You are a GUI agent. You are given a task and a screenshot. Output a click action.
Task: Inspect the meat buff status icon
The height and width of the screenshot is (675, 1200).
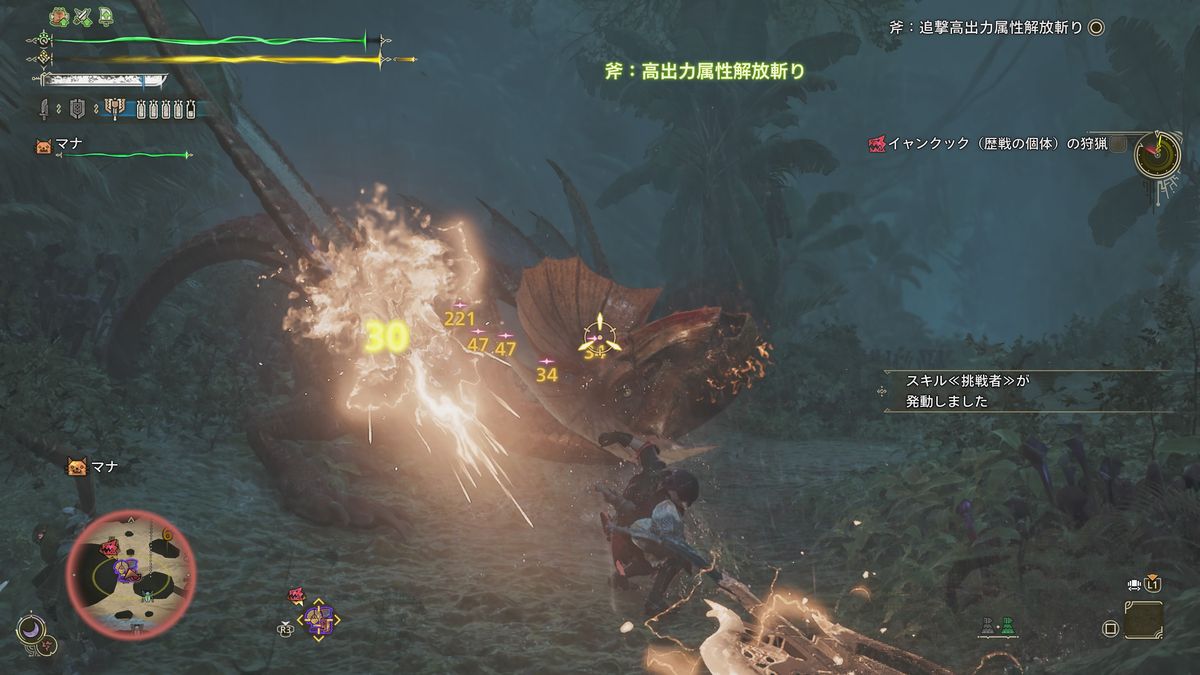click(58, 17)
